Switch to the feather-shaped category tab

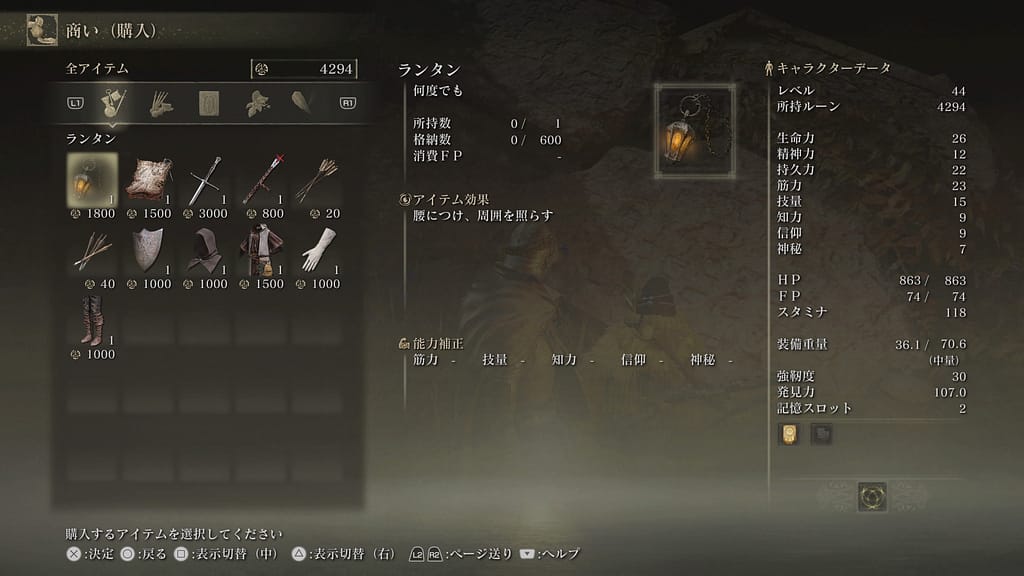coord(302,102)
